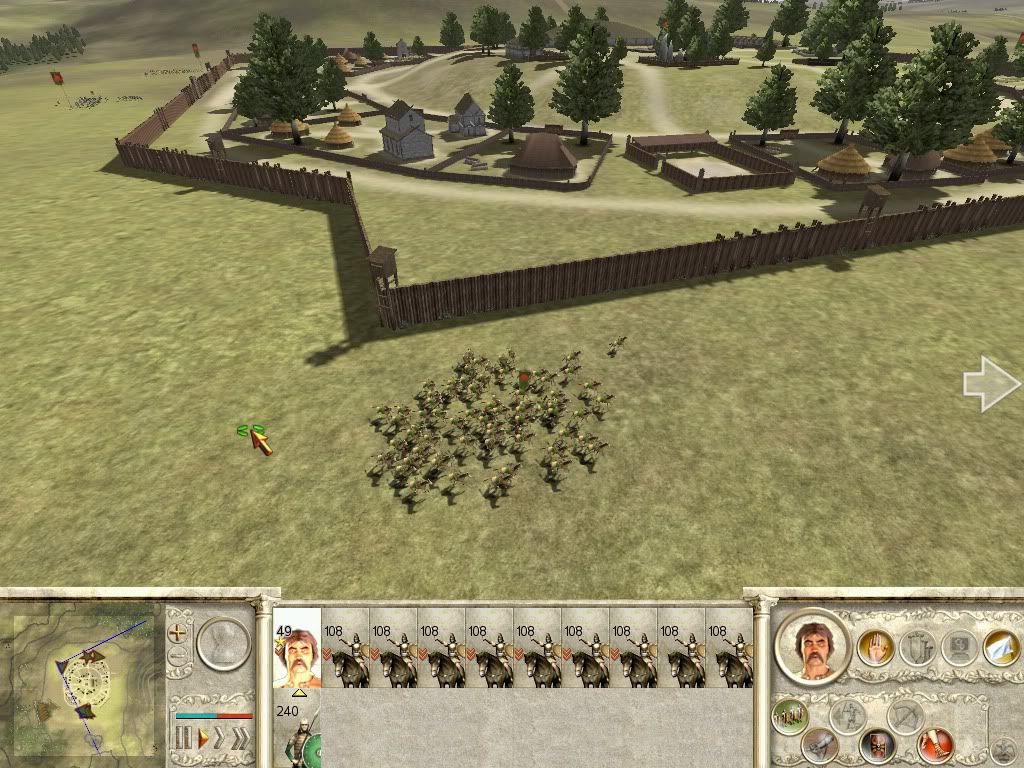This screenshot has height=768, width=1024.
Task: Click the greyed-out computer screen button
Action: [959, 648]
